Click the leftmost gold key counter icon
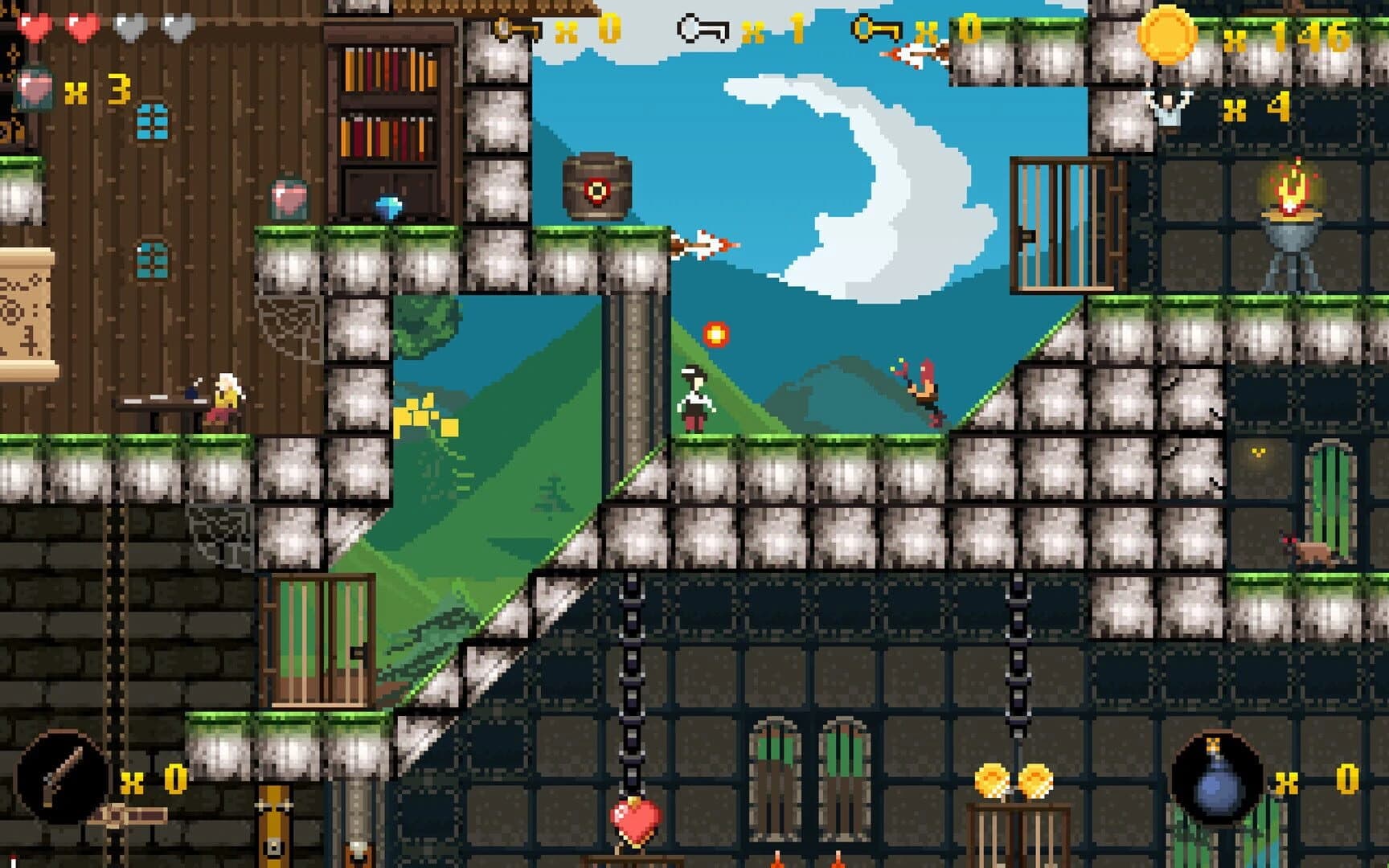 [x=516, y=27]
